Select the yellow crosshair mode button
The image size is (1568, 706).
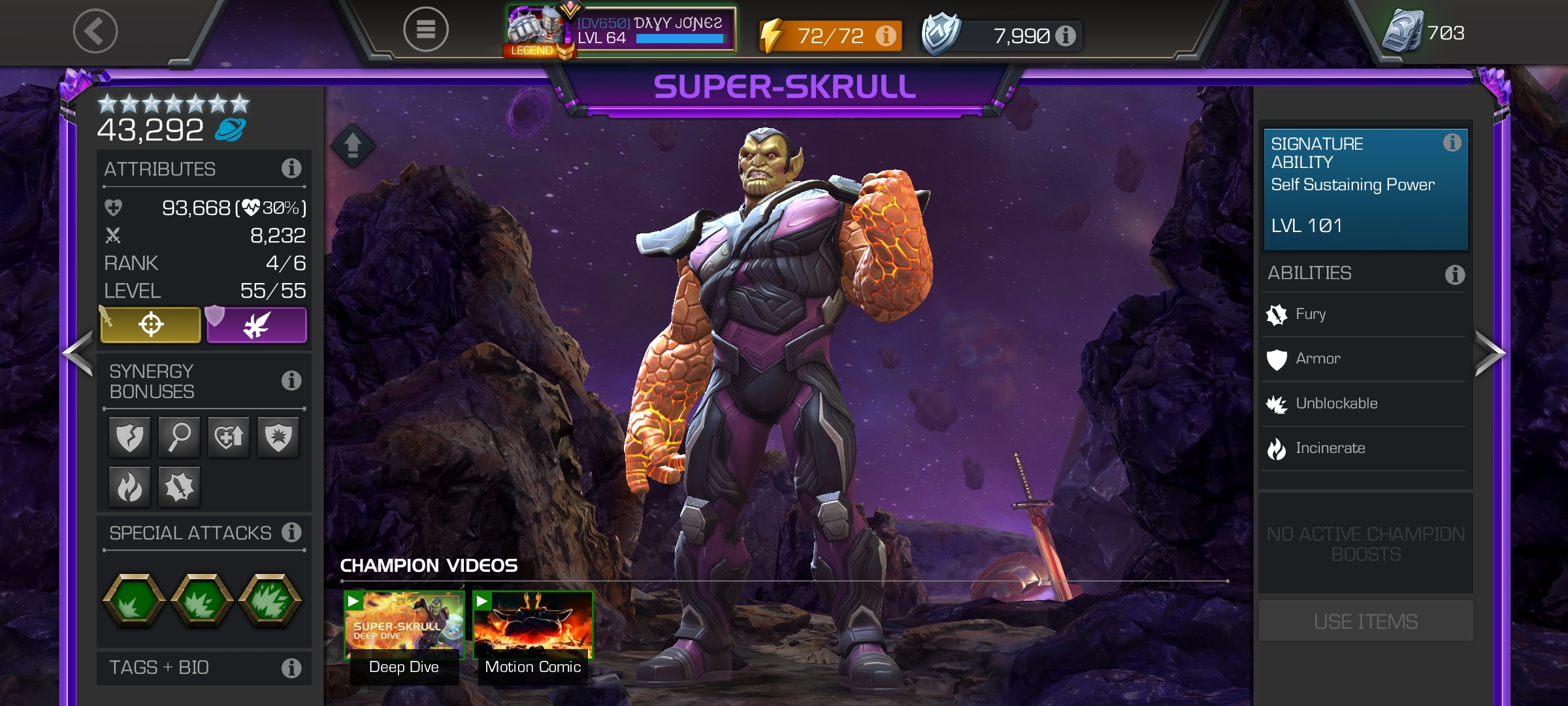[x=151, y=324]
